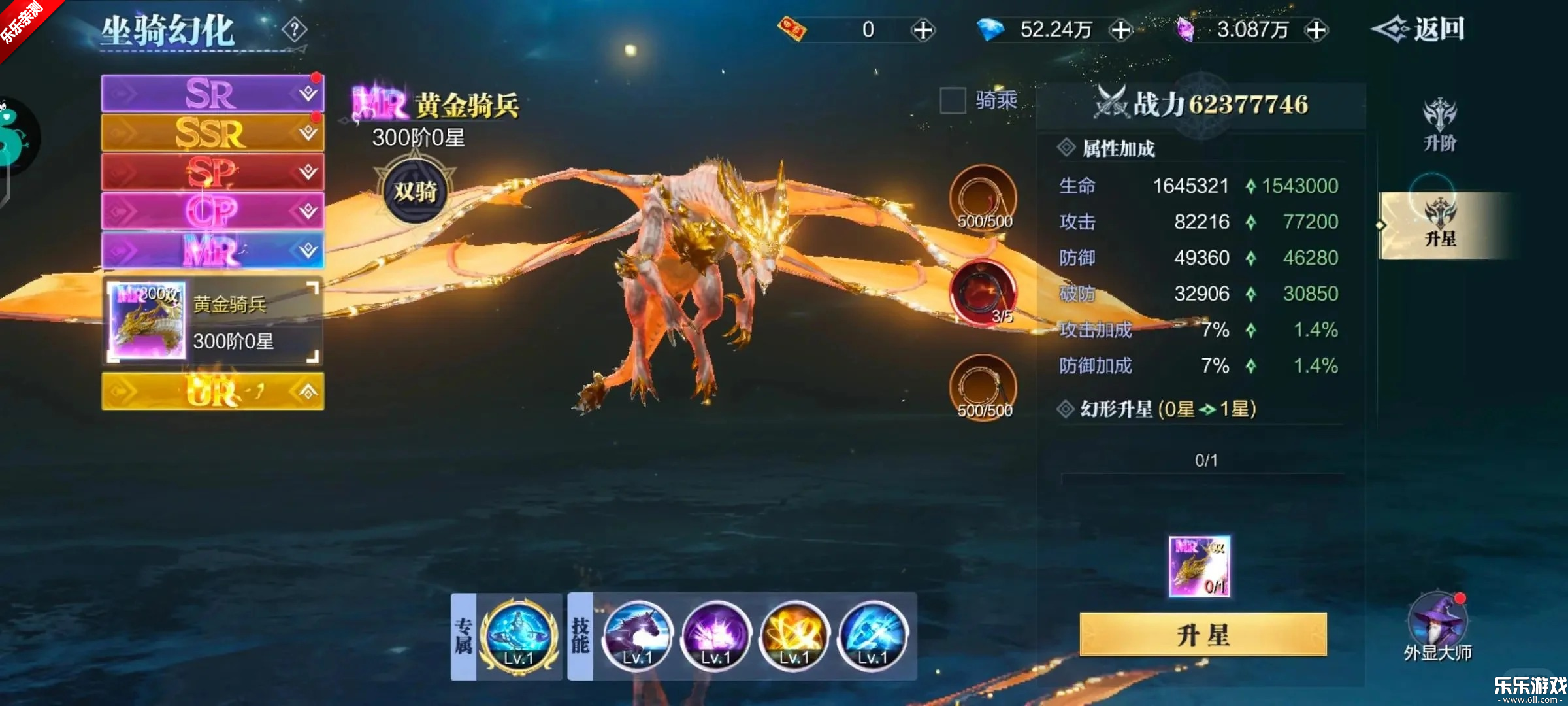Open the help question mark icon
Viewport: 1568px width, 706px height.
coord(295,29)
